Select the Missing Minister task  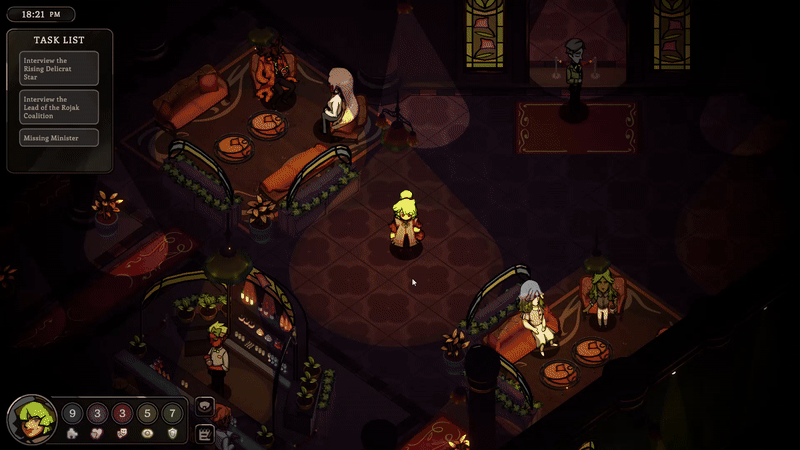[59, 138]
